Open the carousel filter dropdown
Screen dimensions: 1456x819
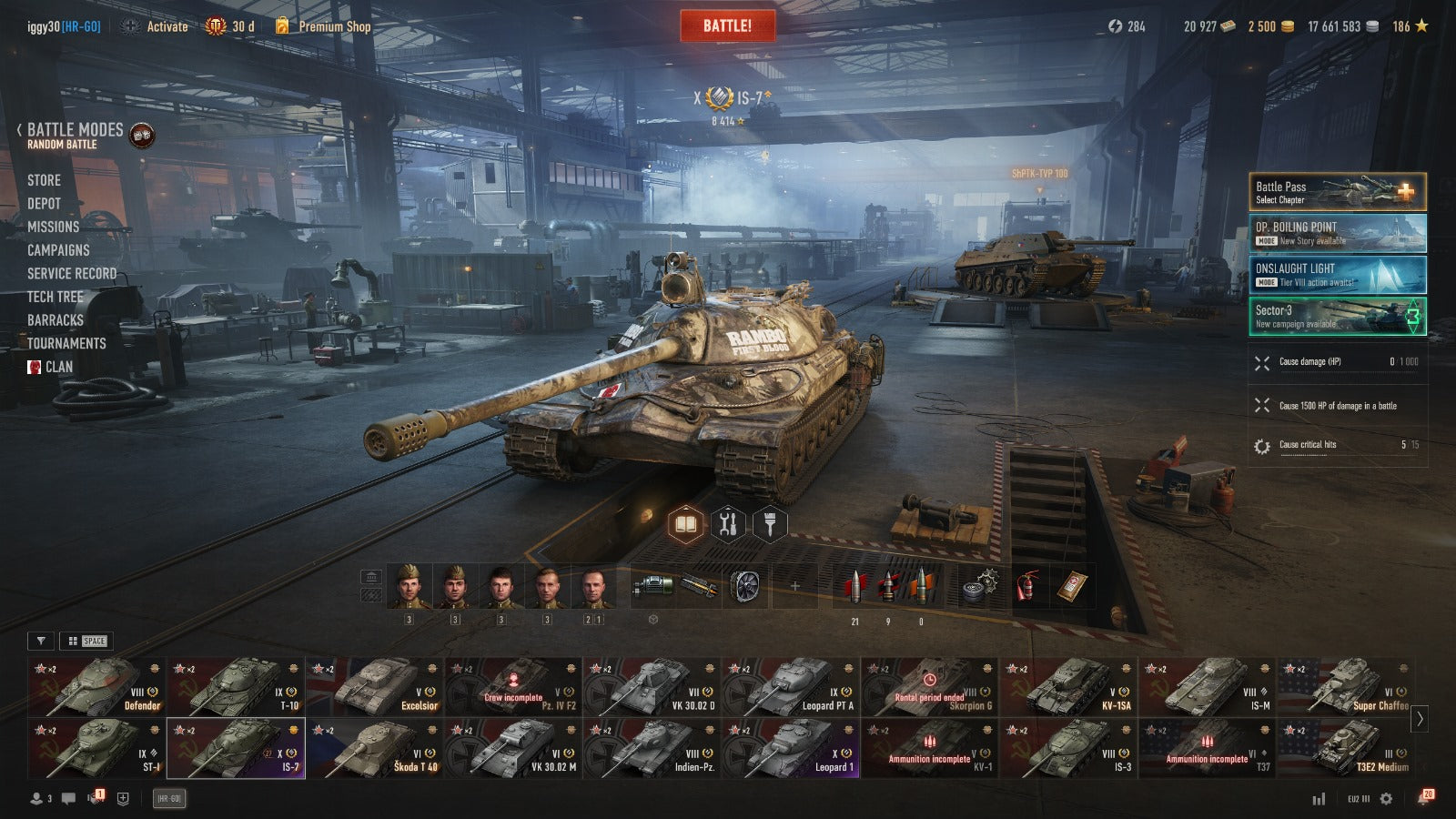click(41, 641)
